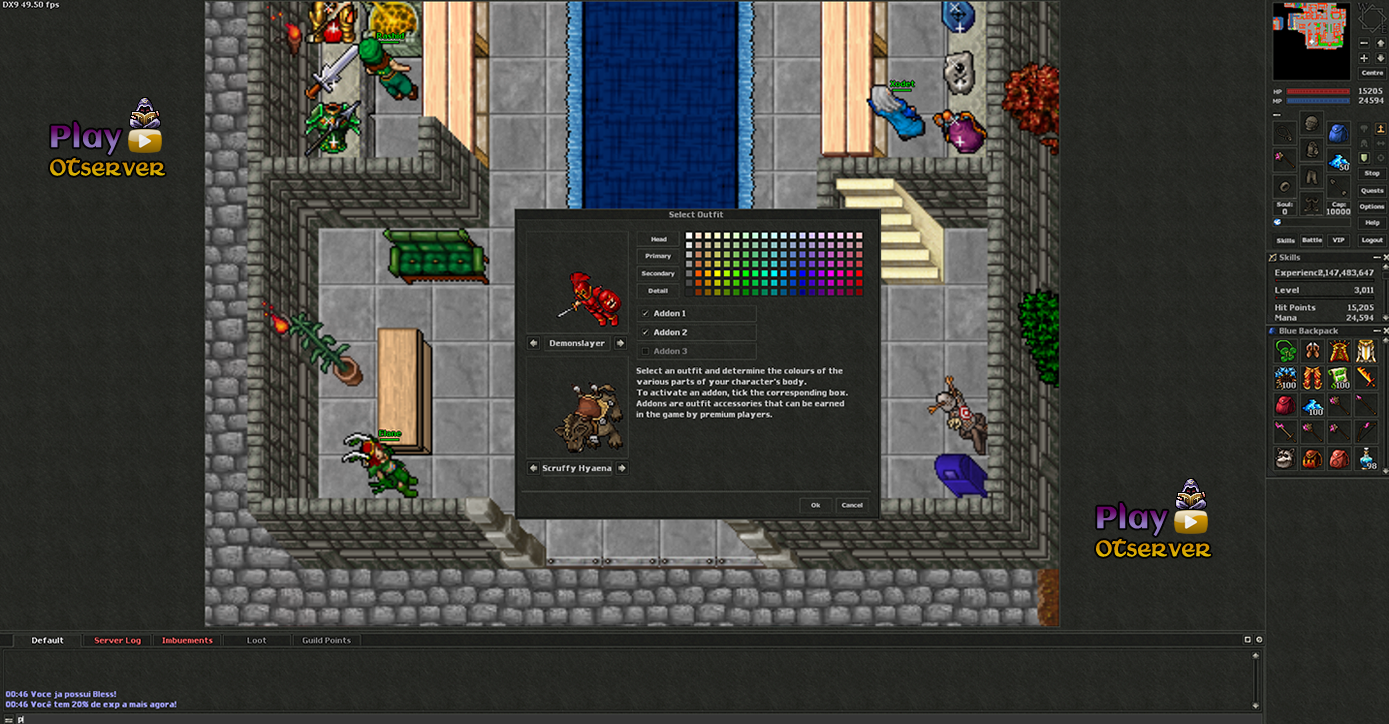Confirm the outfit with the Ok button
This screenshot has height=724, width=1389.
click(x=815, y=505)
